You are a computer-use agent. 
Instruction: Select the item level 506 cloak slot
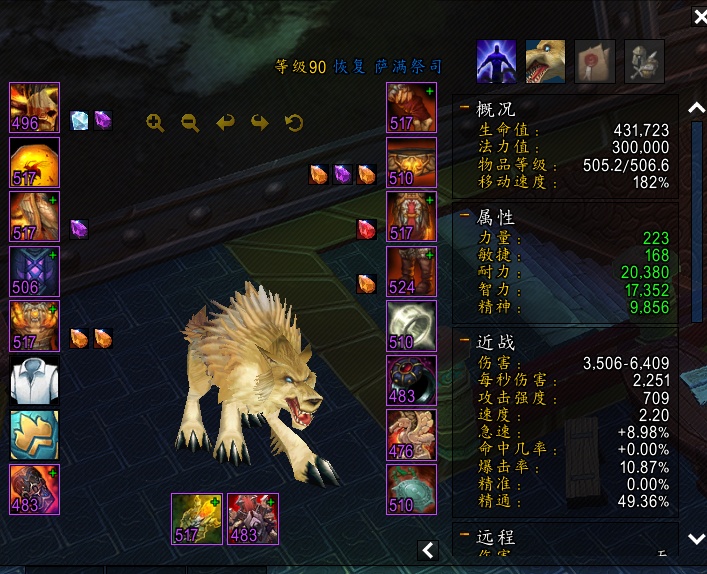coord(34,271)
